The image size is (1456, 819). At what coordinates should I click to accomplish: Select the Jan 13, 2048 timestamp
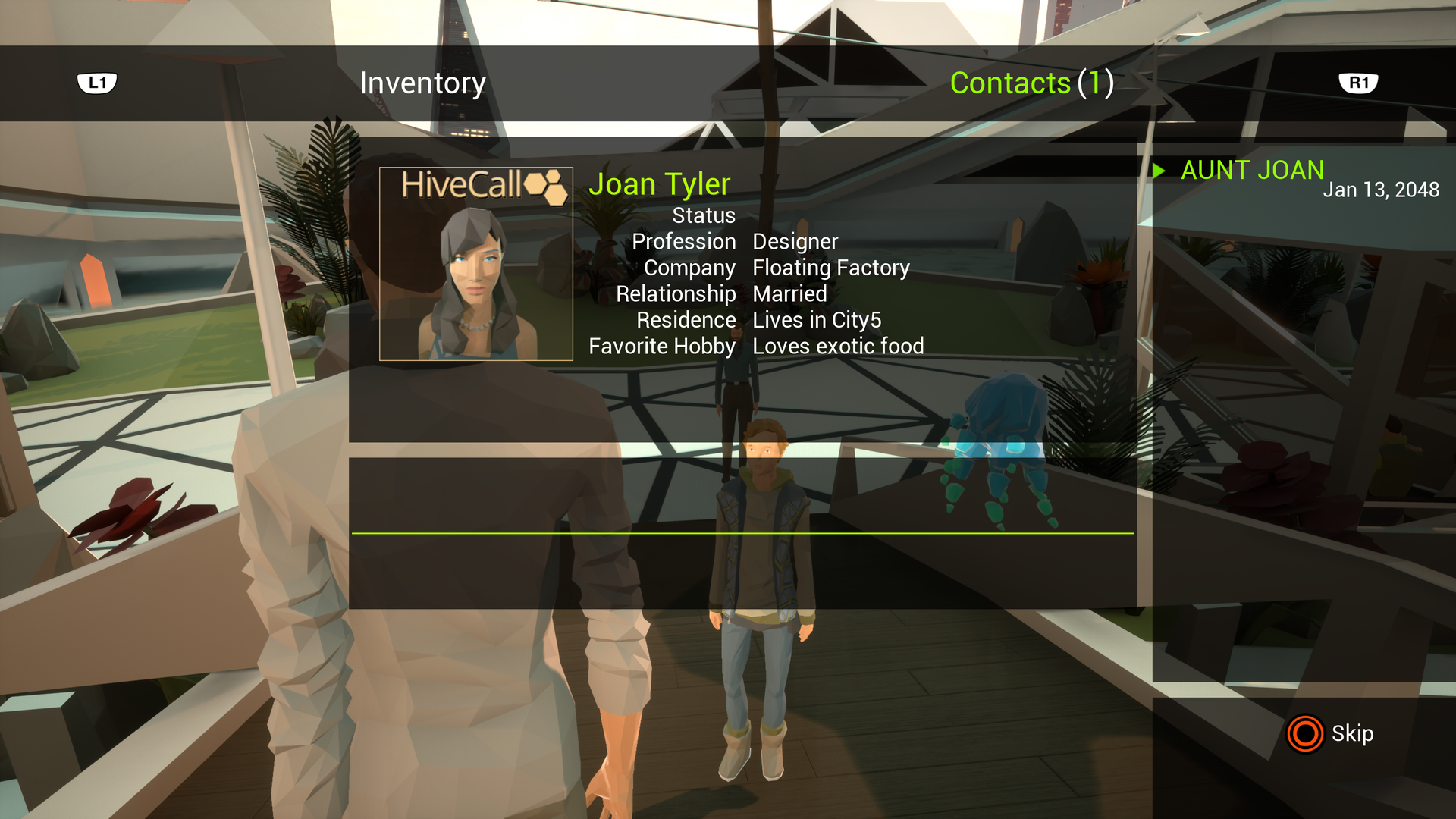[1383, 190]
